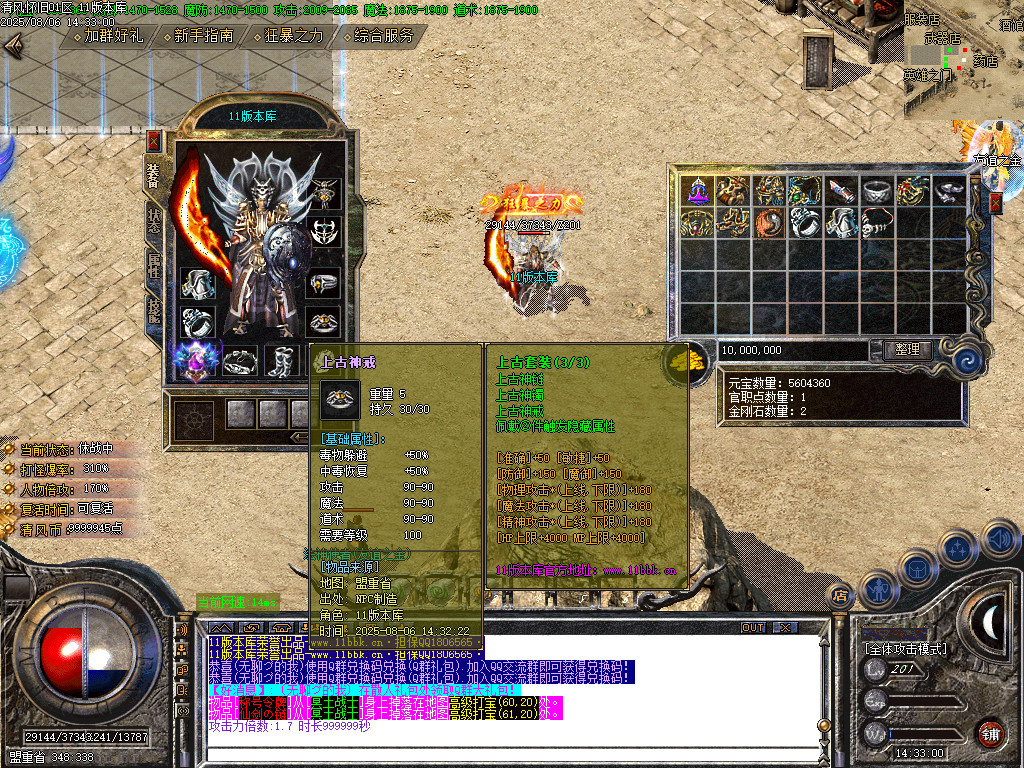This screenshot has width=1024, height=768.
Task: Select the purple pagoda item in bag
Action: coord(696,190)
